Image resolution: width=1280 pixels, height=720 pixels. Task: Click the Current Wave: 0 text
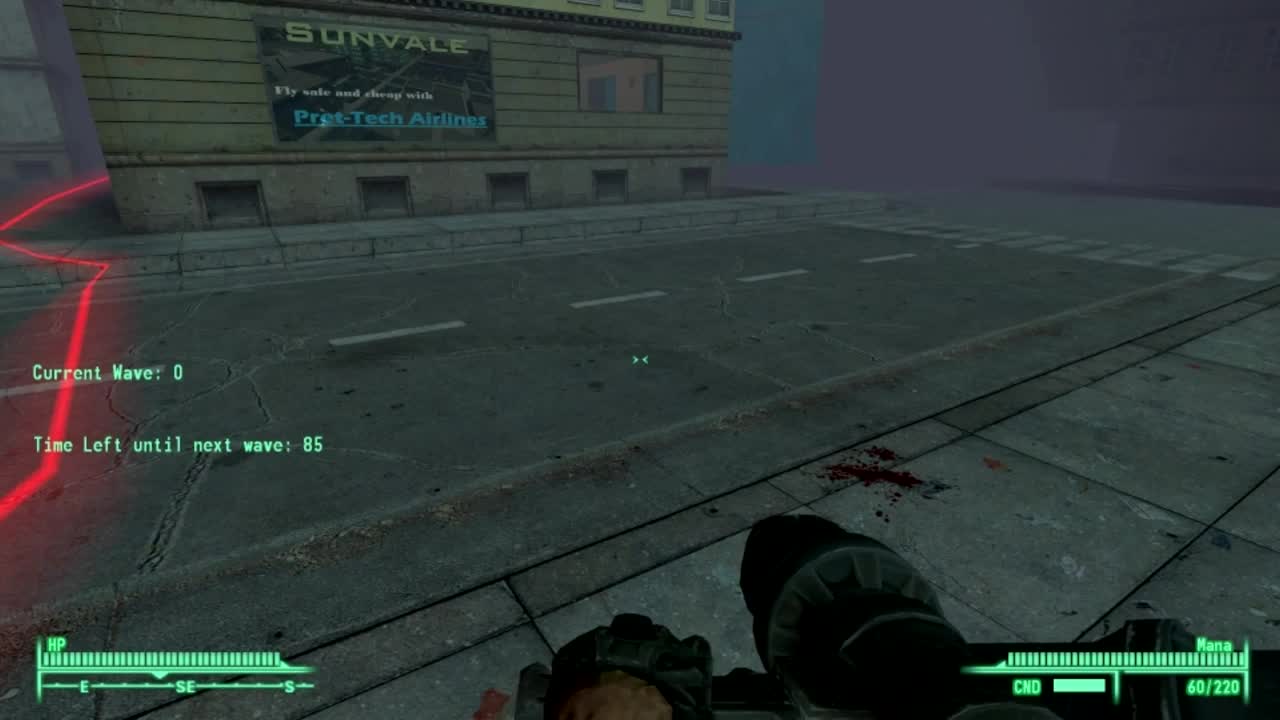tap(110, 371)
